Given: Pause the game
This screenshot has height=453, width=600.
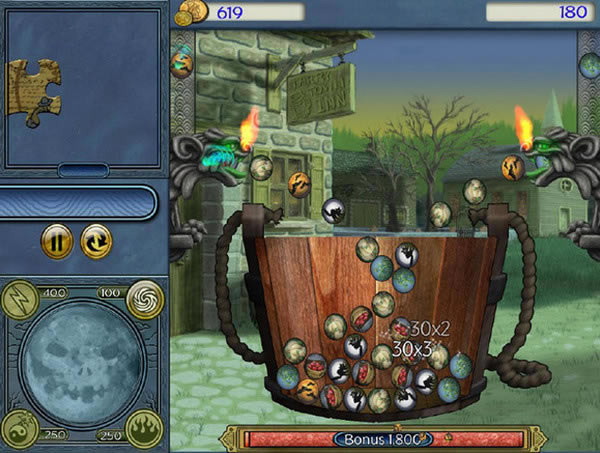Looking at the screenshot, I should point(57,241).
